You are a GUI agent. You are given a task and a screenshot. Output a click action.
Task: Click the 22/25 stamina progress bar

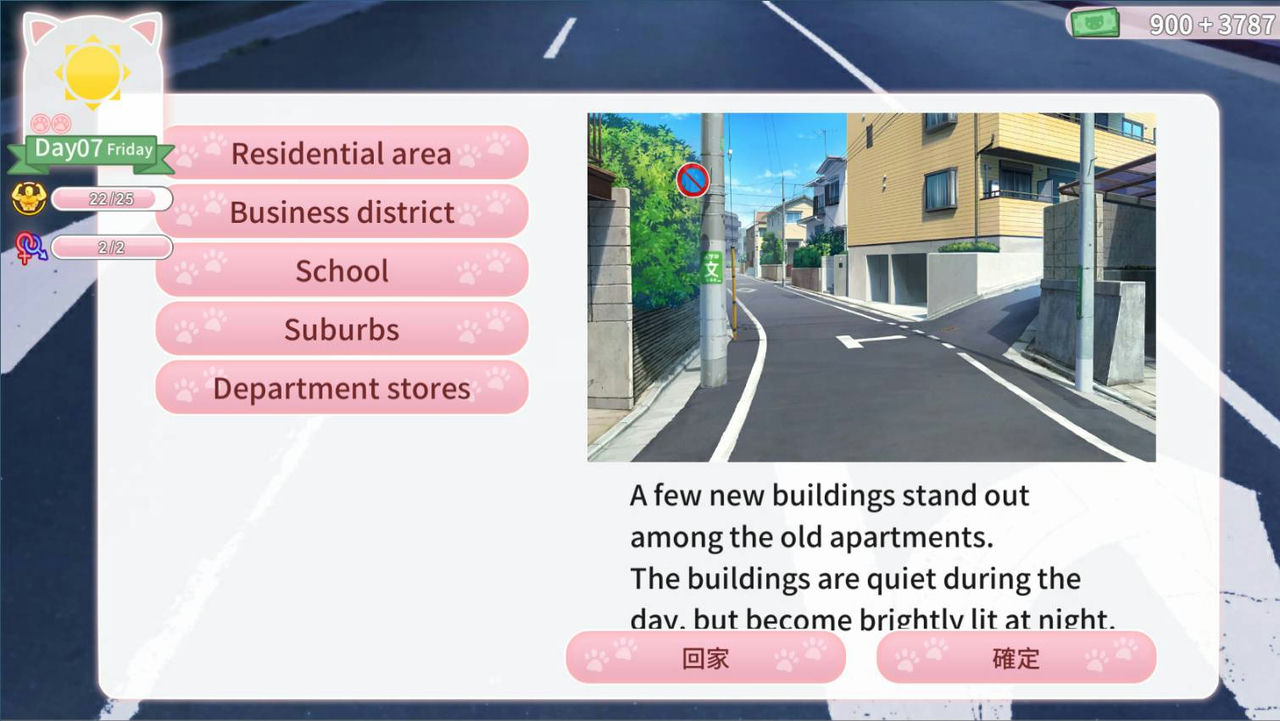click(110, 199)
